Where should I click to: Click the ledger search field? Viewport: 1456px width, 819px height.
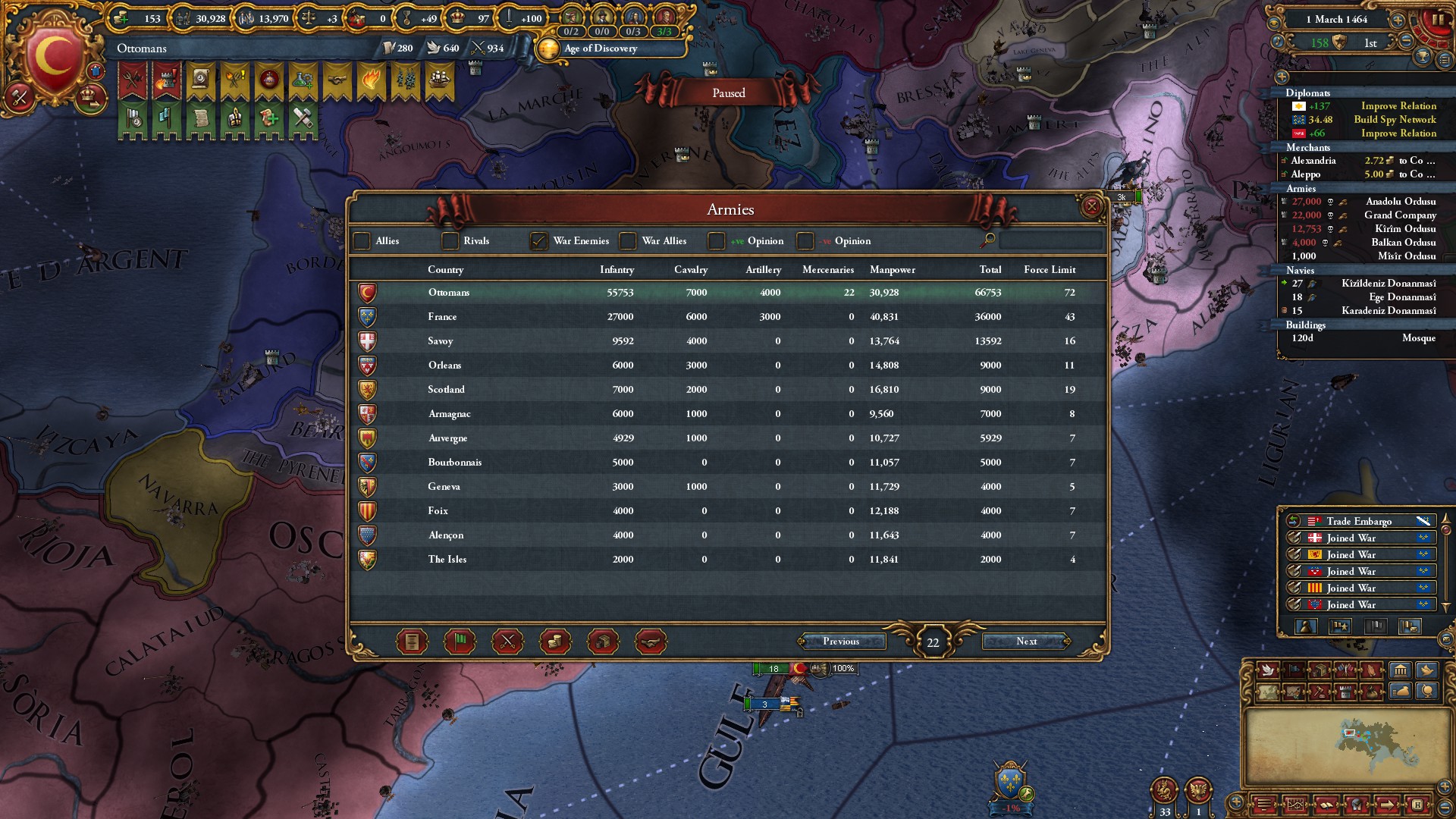coord(1050,241)
